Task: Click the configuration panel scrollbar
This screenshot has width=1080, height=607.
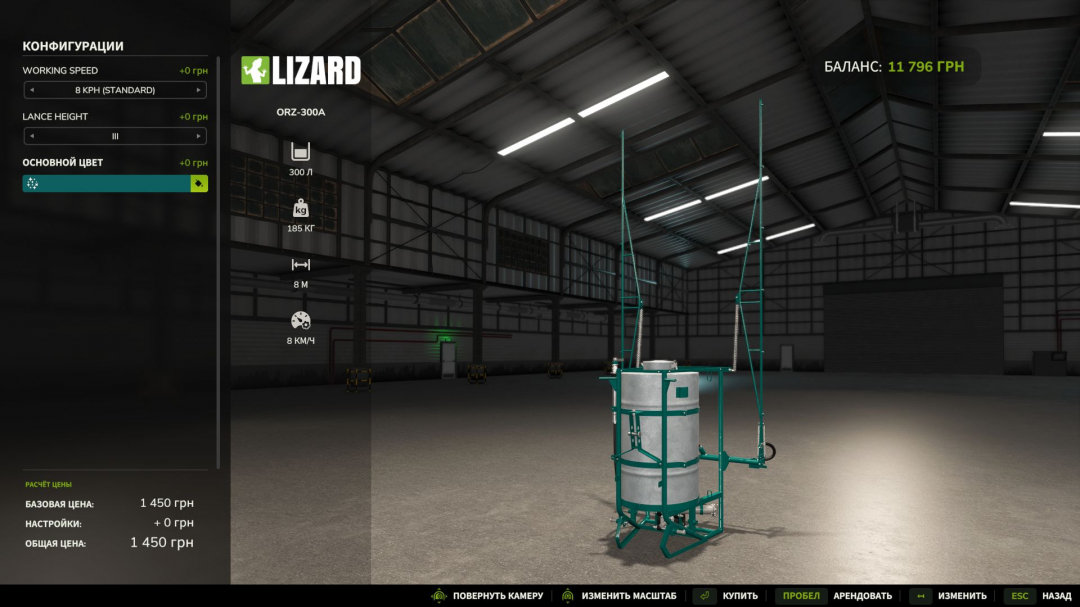Action: (x=219, y=250)
